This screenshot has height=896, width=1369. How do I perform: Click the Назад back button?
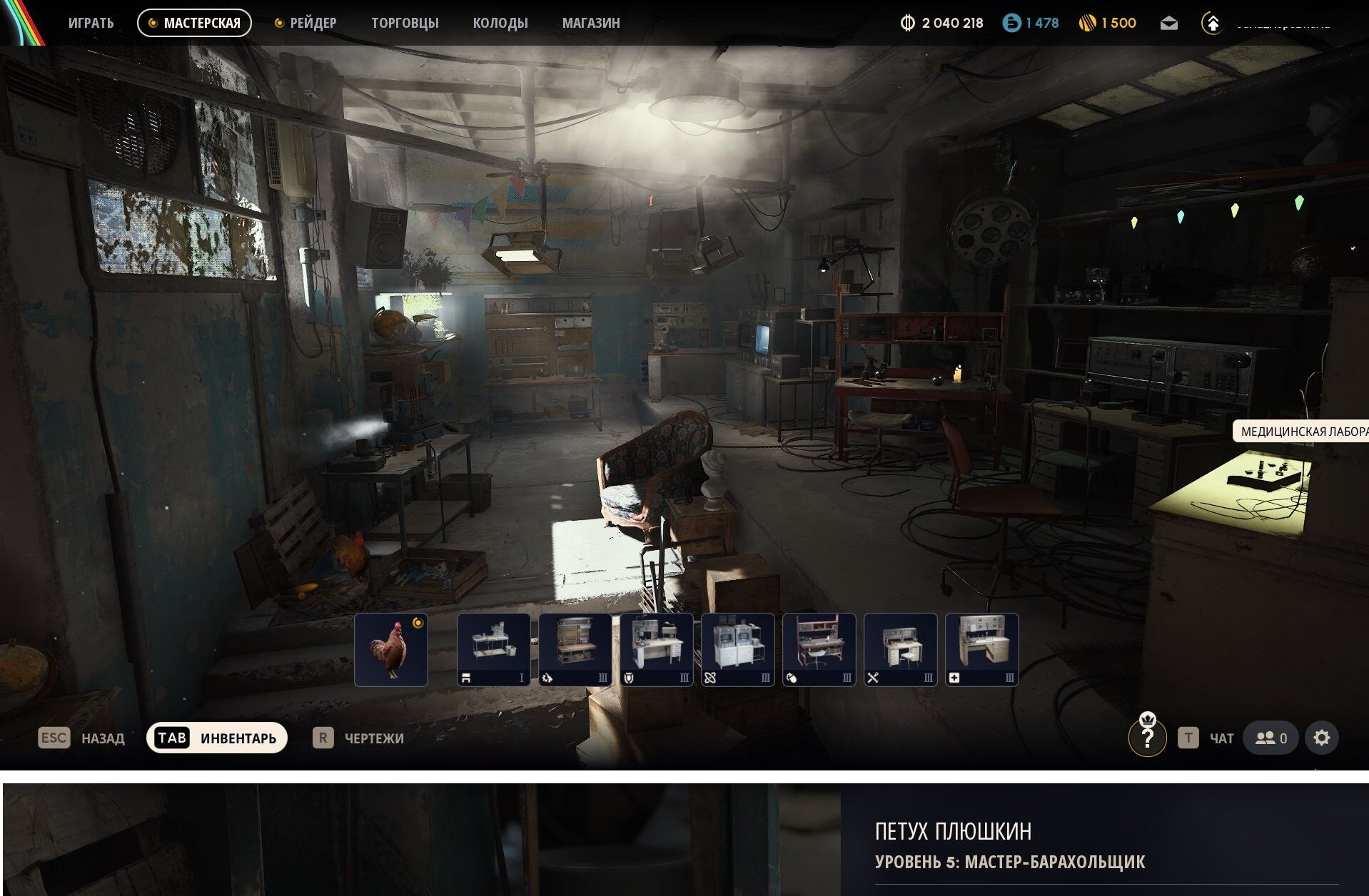81,738
